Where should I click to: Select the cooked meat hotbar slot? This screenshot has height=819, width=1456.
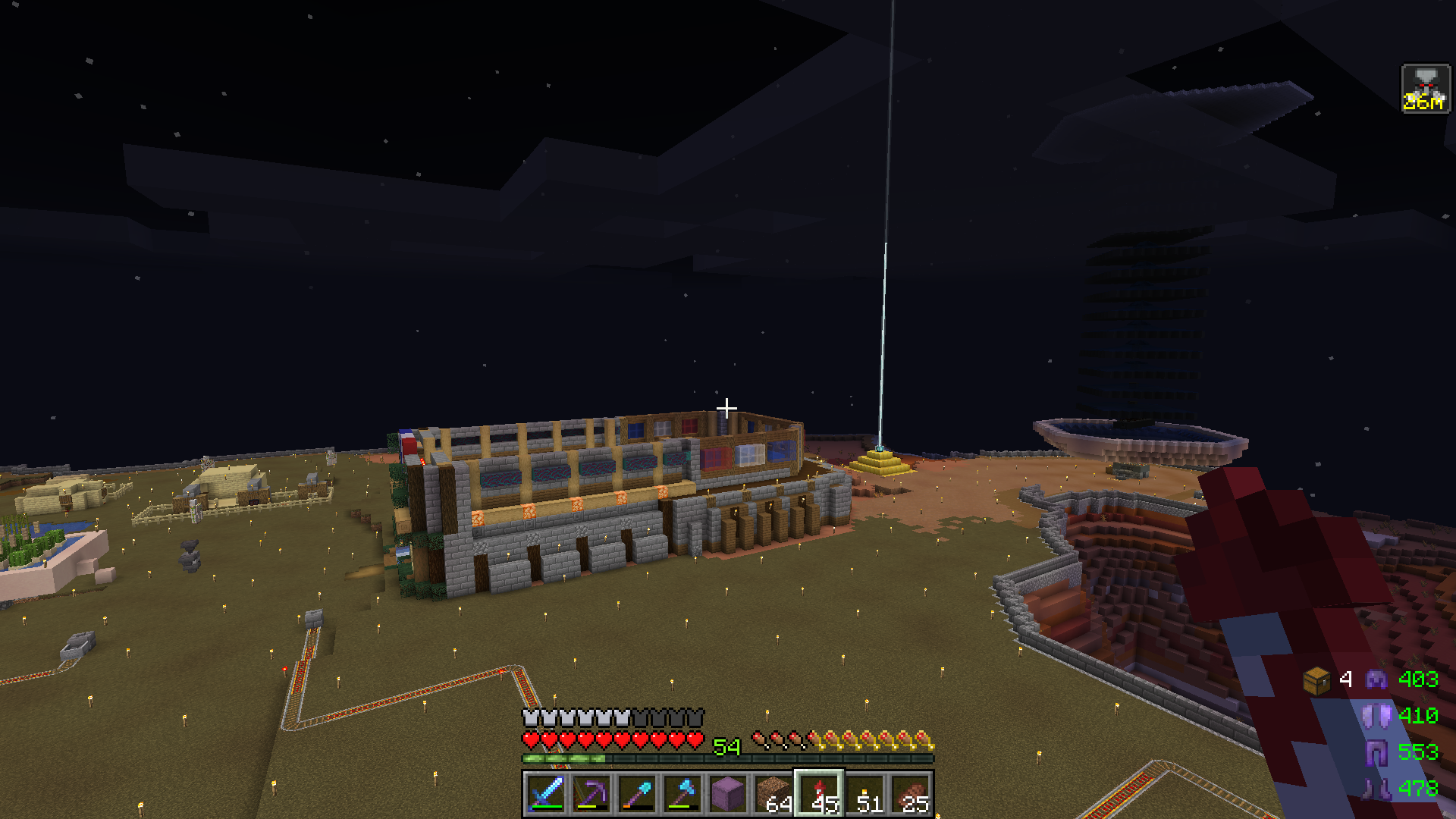click(x=910, y=794)
